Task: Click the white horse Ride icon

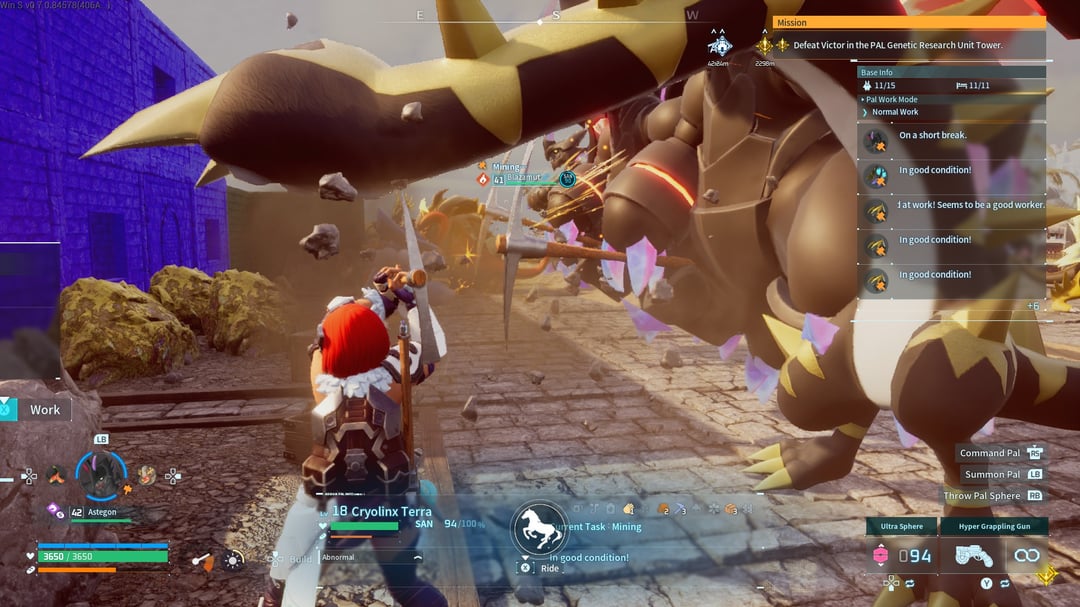Action: (x=540, y=527)
